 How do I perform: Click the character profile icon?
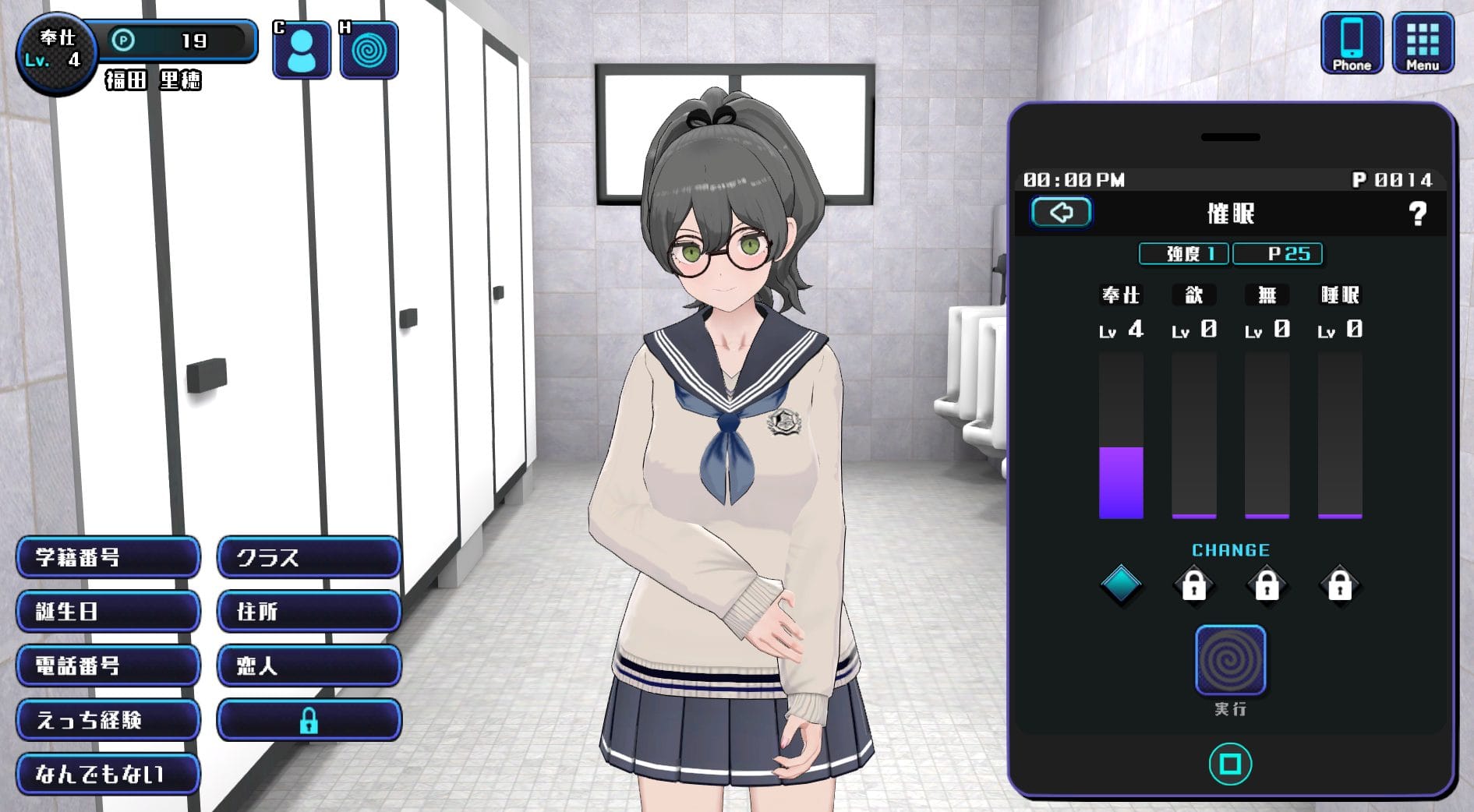pos(301,51)
